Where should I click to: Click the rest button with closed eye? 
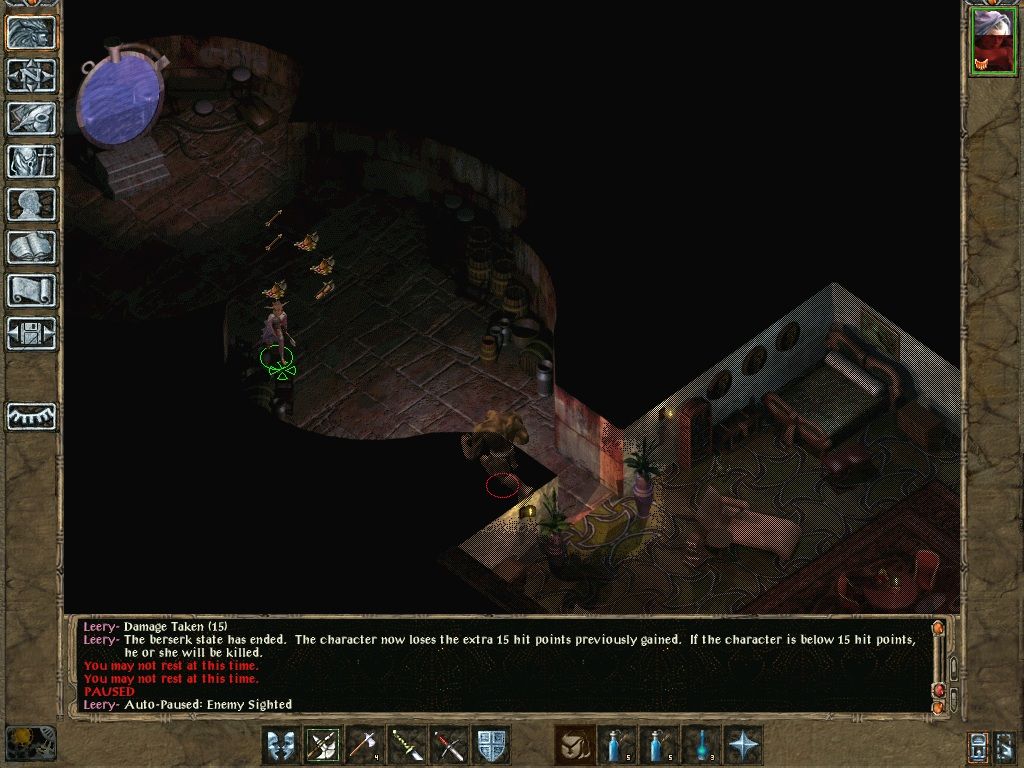point(32,415)
